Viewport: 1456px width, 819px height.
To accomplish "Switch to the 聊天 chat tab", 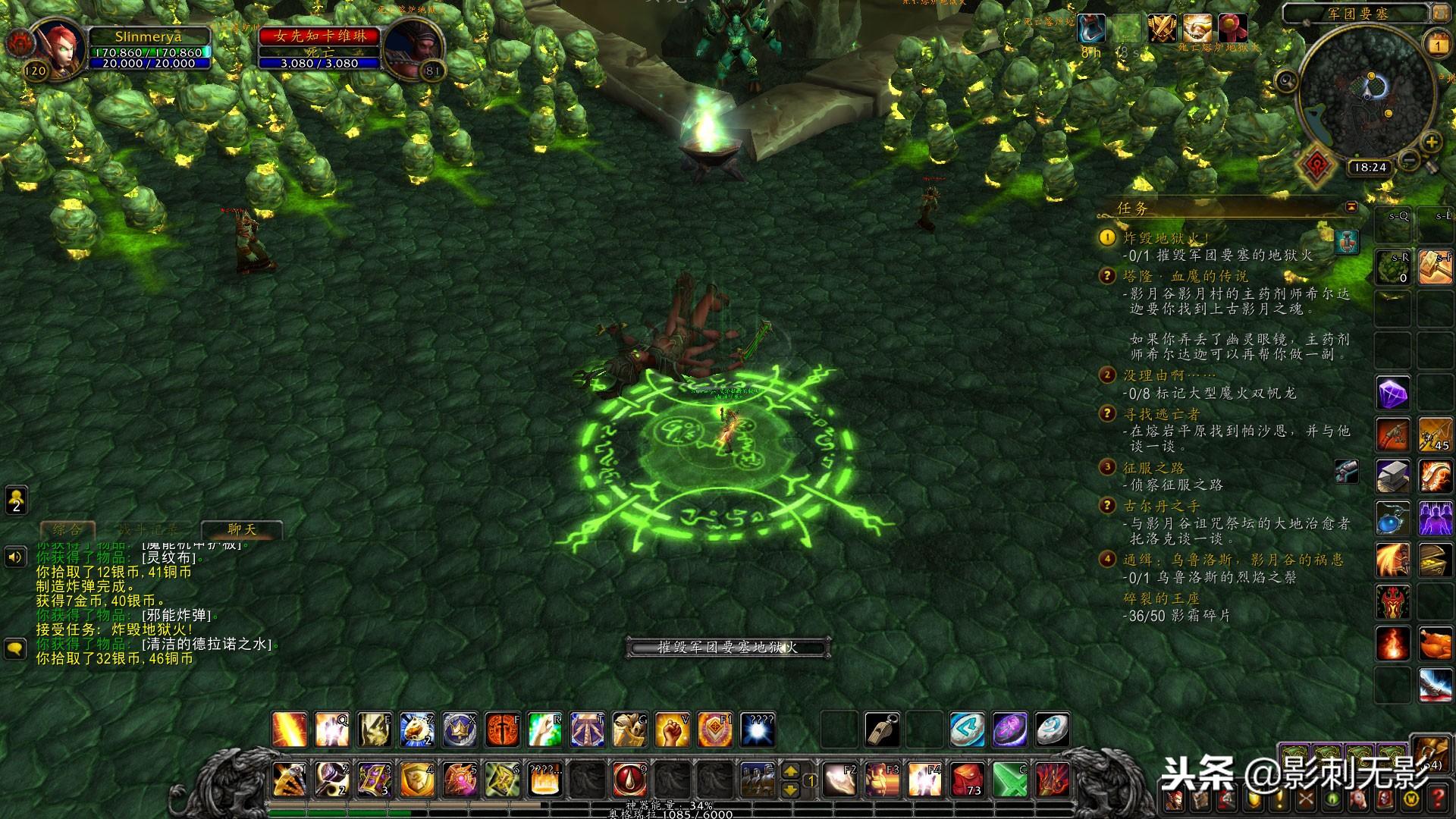I will (242, 529).
